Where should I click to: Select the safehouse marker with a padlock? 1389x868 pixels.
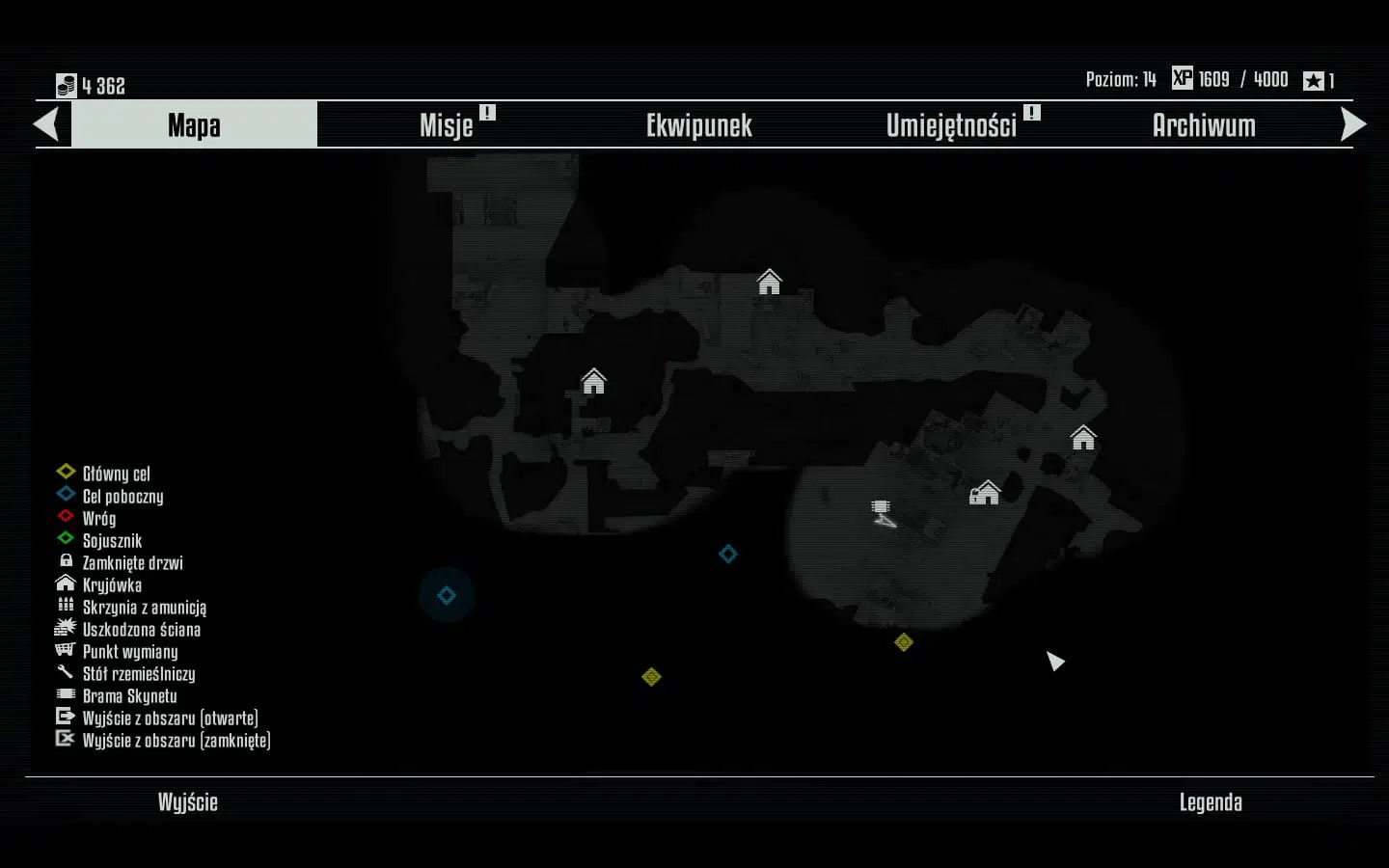984,493
